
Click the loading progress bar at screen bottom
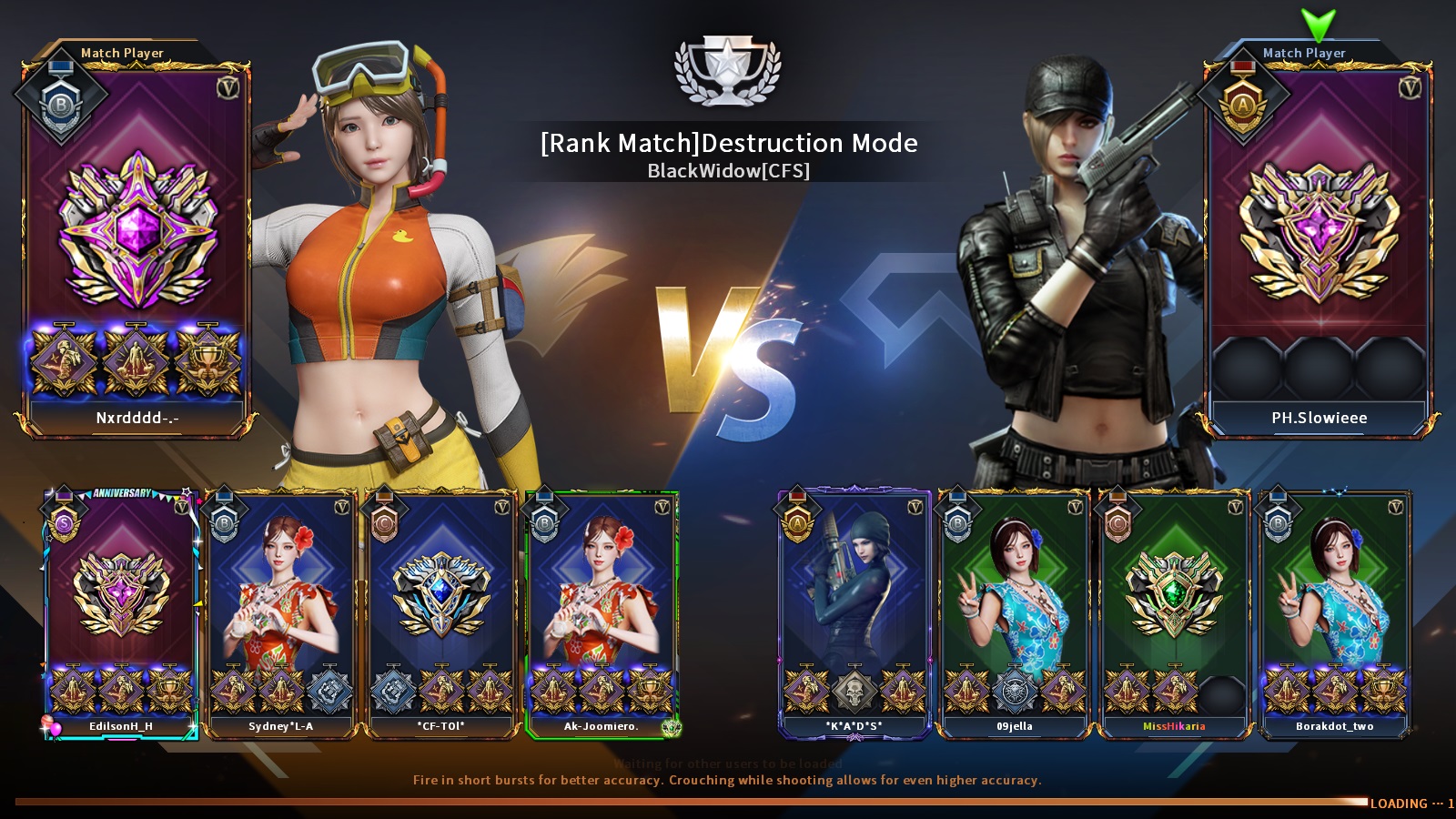point(682,801)
